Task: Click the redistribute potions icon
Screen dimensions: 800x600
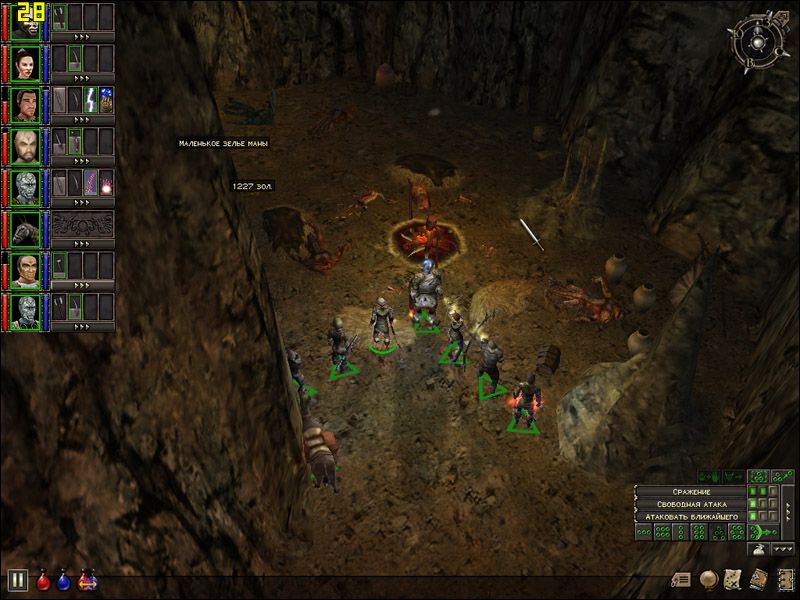Action: coord(88,580)
